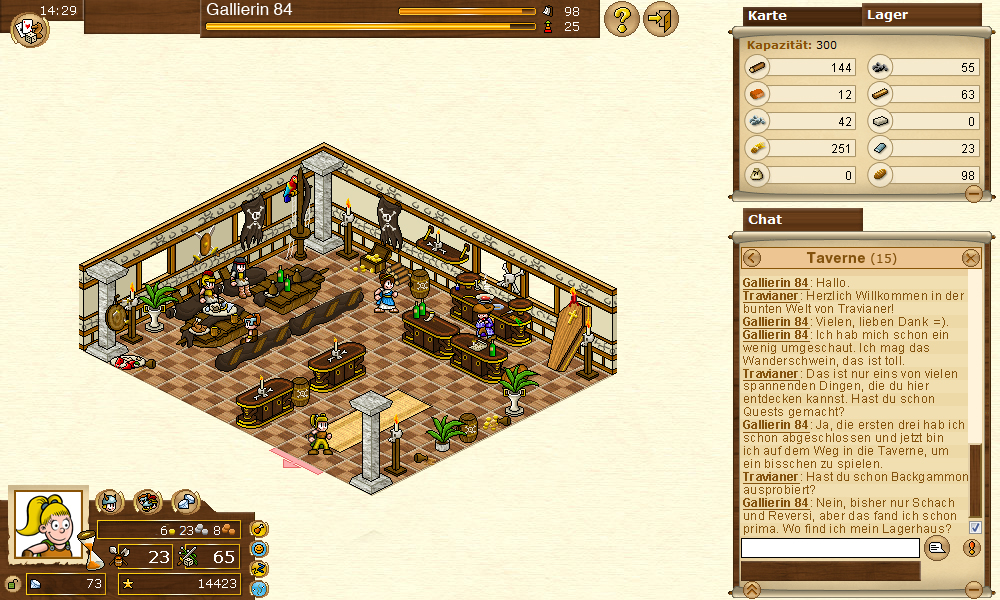
Task: Go back with the Taverne left arrow
Action: [x=752, y=258]
